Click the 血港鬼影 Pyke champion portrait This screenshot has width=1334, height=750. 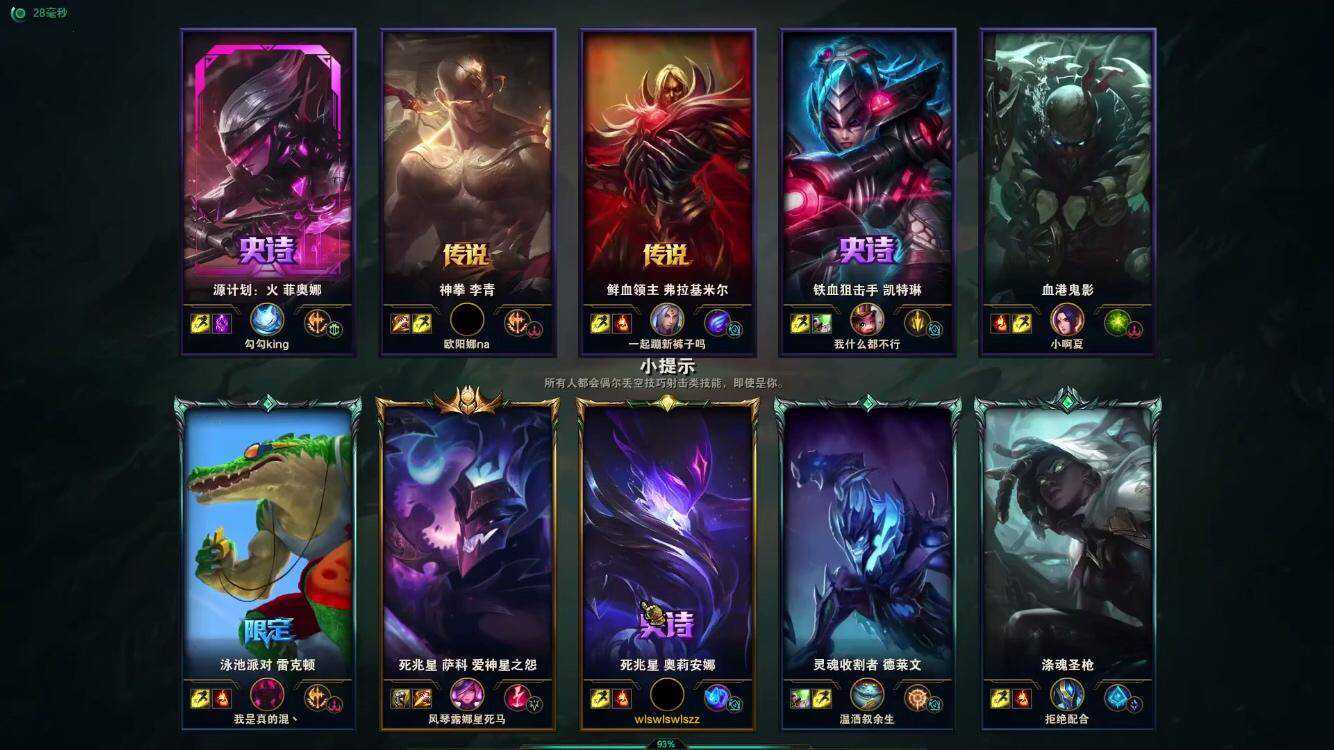pyautogui.click(x=1067, y=160)
